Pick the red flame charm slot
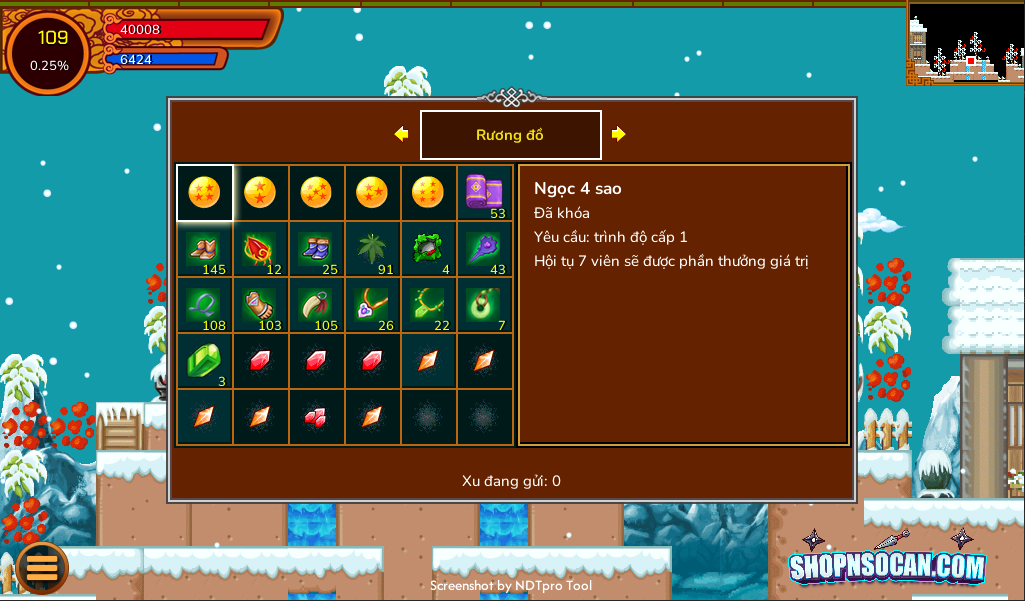 pos(260,249)
